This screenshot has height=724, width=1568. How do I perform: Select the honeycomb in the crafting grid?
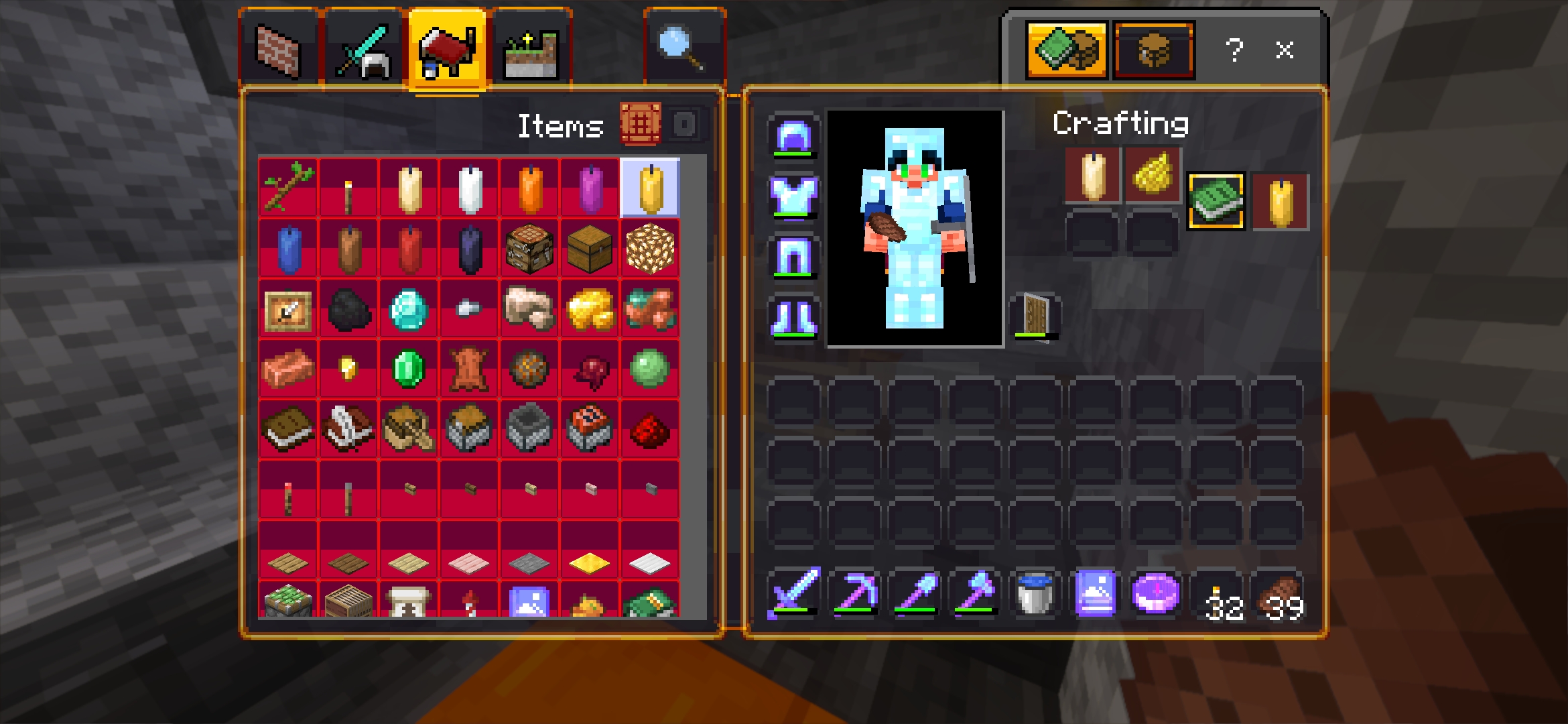click(x=1153, y=174)
